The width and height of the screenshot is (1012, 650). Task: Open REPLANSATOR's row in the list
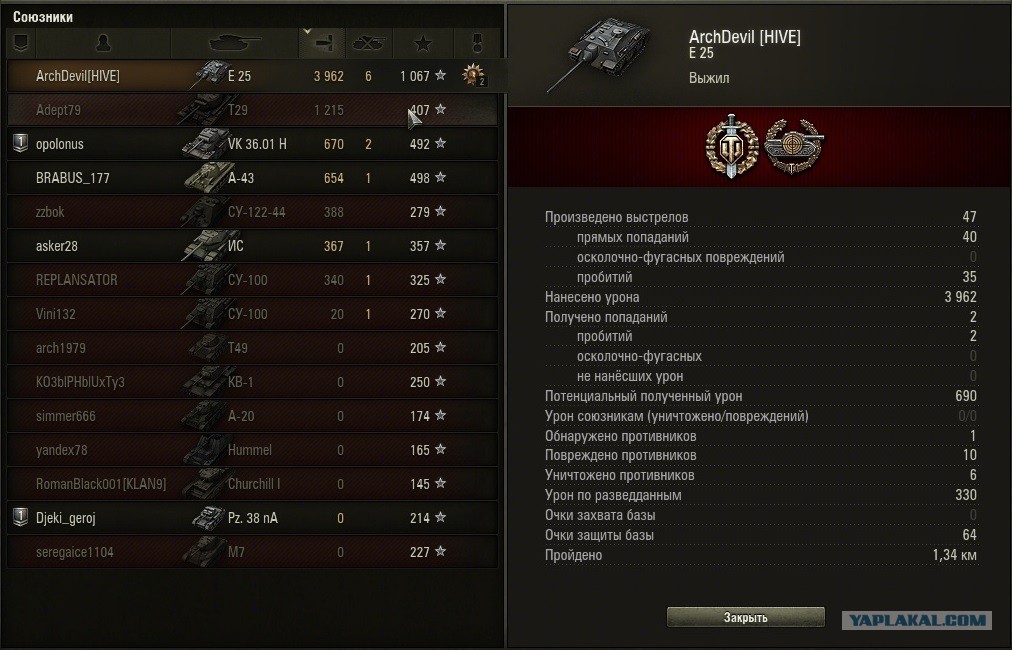(250, 280)
